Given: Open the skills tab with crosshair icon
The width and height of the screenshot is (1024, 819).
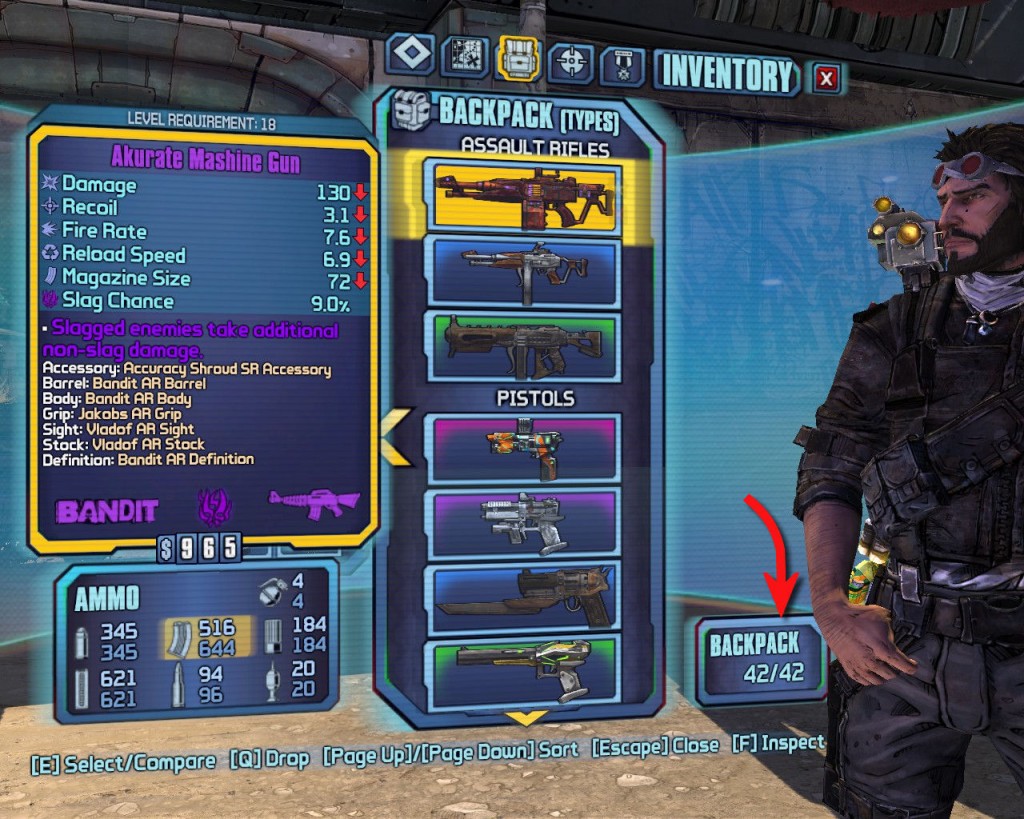Looking at the screenshot, I should [x=572, y=61].
